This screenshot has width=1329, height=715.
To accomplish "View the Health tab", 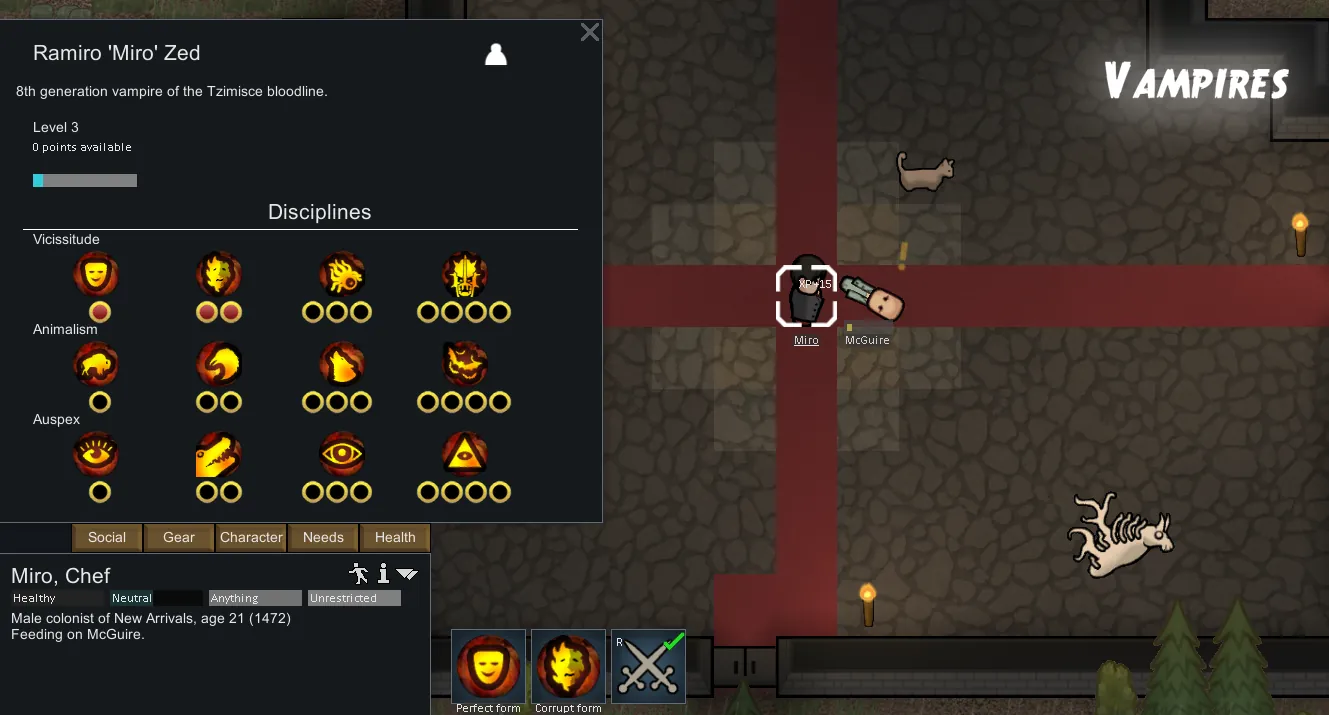I will (395, 537).
